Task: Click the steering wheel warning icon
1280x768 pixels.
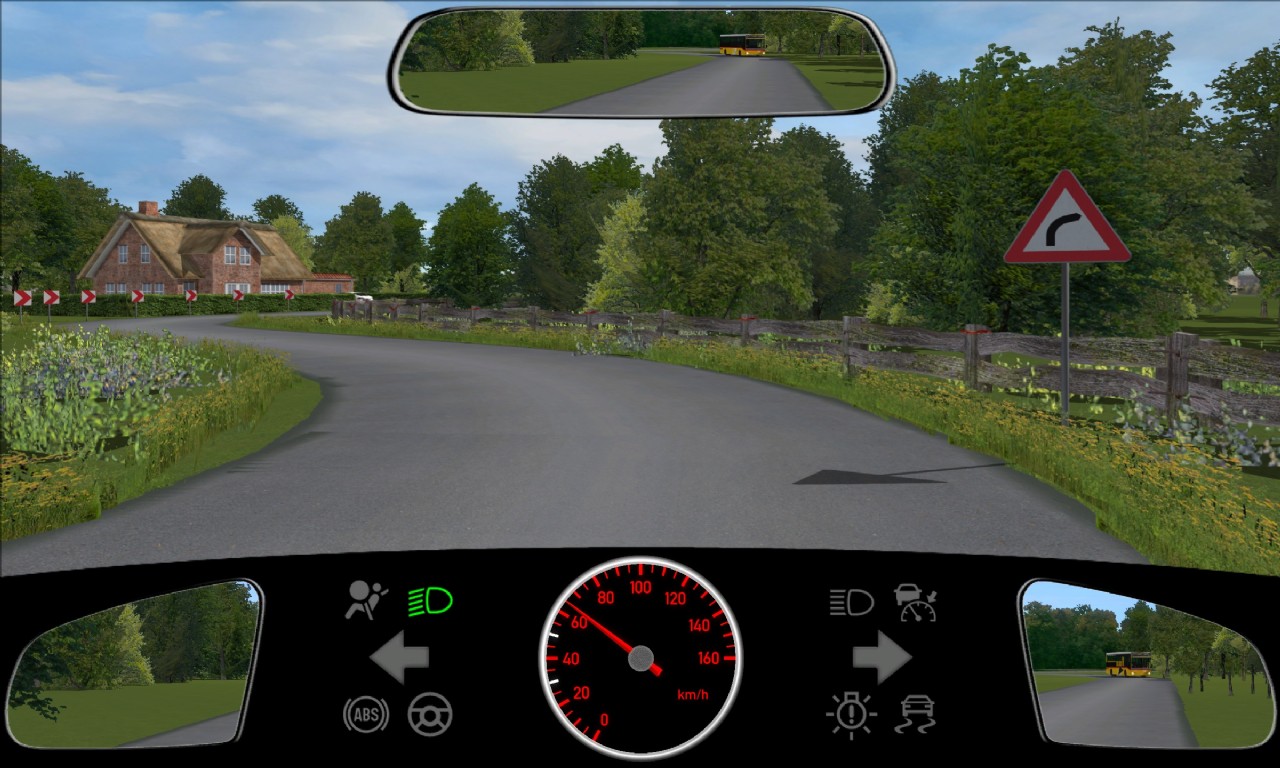Action: click(430, 715)
